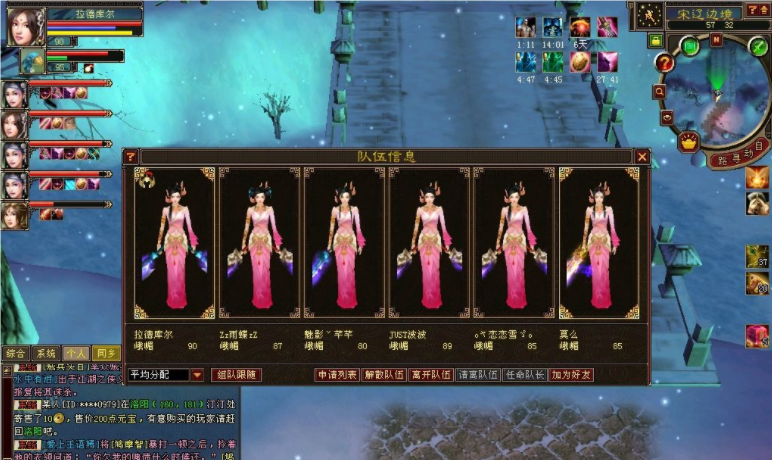The width and height of the screenshot is (772, 460).
Task: Leave the team via 离开队伍
Action: point(431,375)
